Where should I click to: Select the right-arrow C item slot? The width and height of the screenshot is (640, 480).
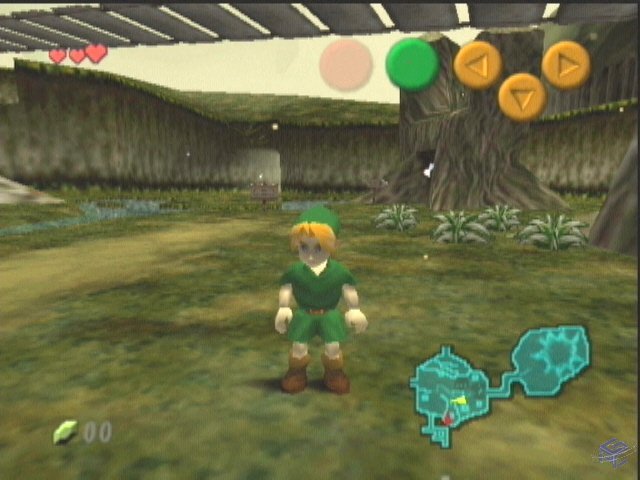[566, 65]
